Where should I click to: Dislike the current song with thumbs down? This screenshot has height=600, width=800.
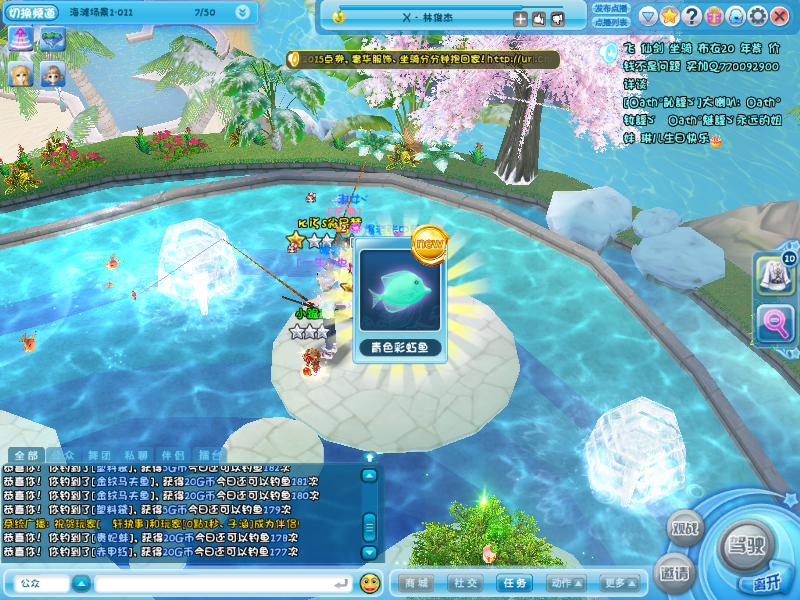coord(556,18)
